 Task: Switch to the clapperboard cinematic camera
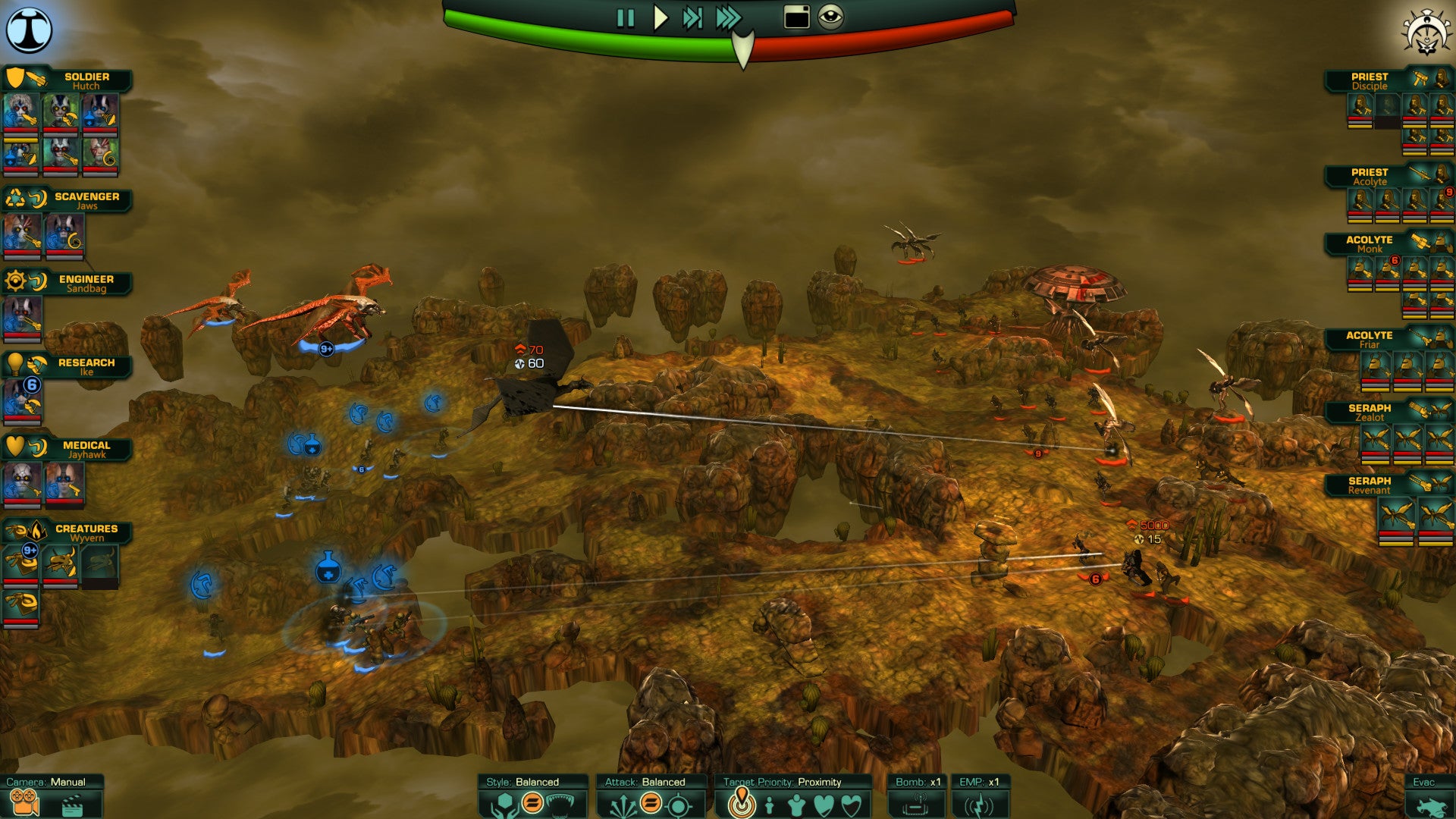[72, 805]
